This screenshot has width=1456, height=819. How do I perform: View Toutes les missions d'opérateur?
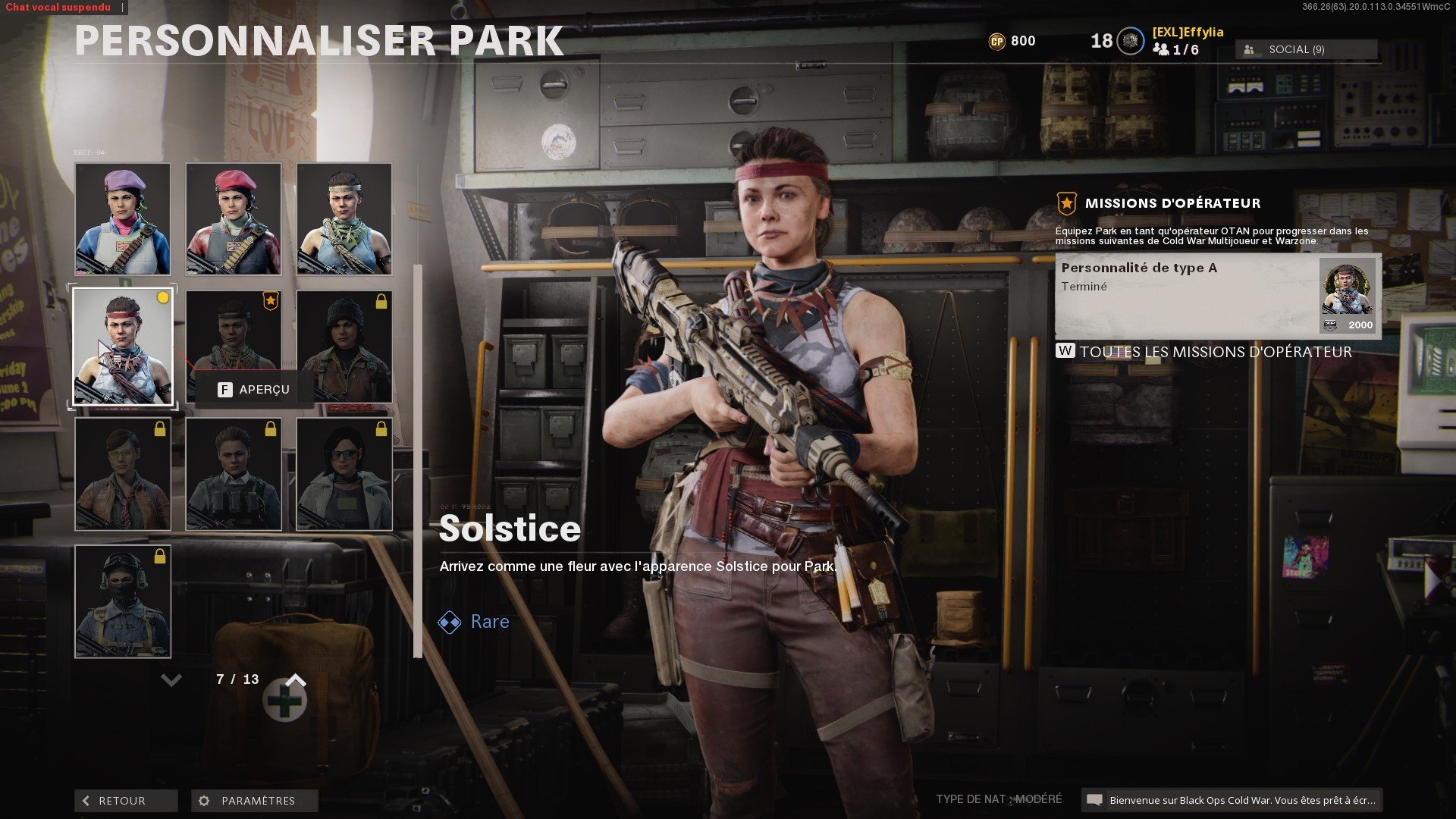(x=1215, y=352)
